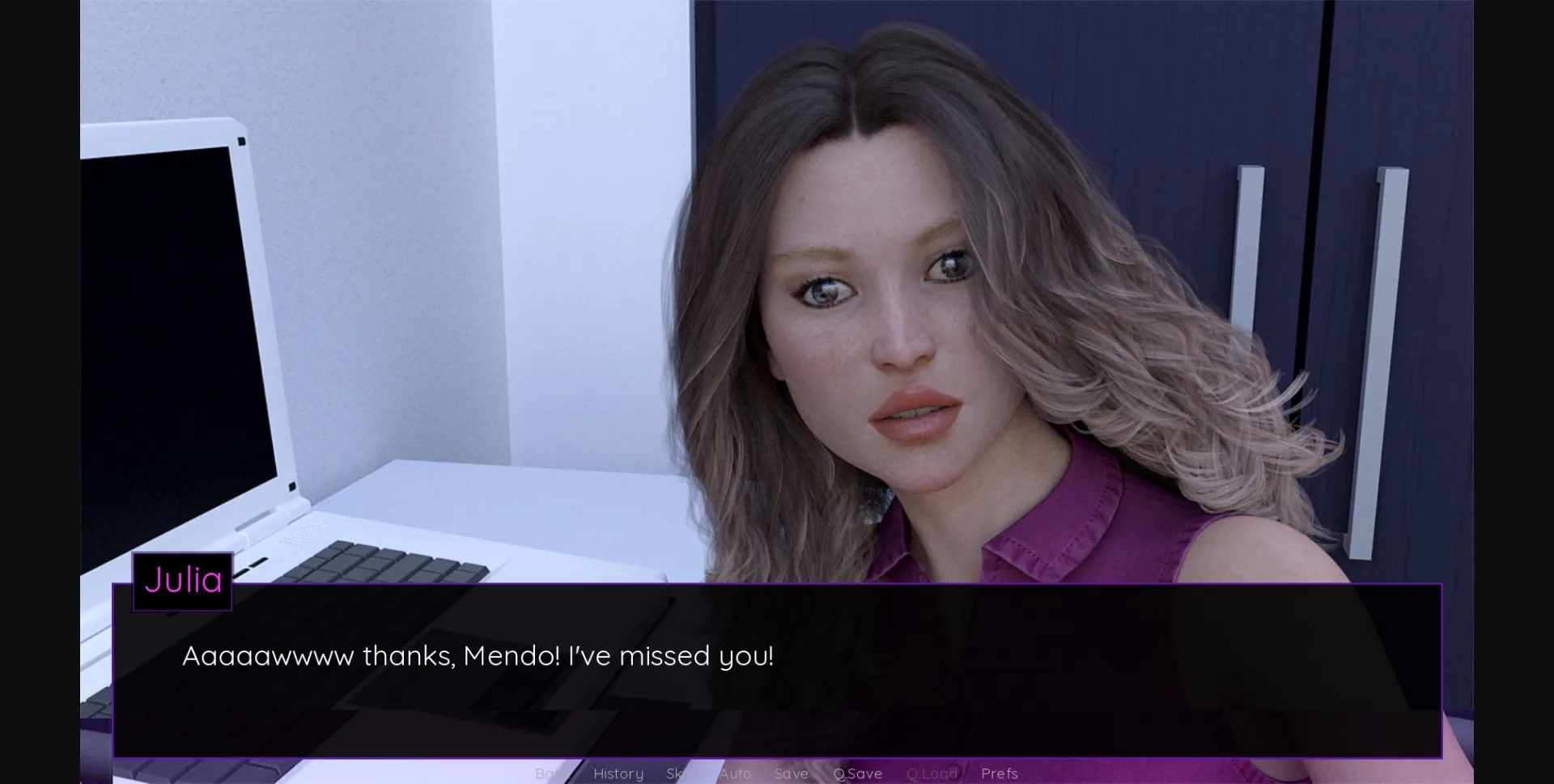Click Q.Save to store progress instantly

tap(857, 773)
